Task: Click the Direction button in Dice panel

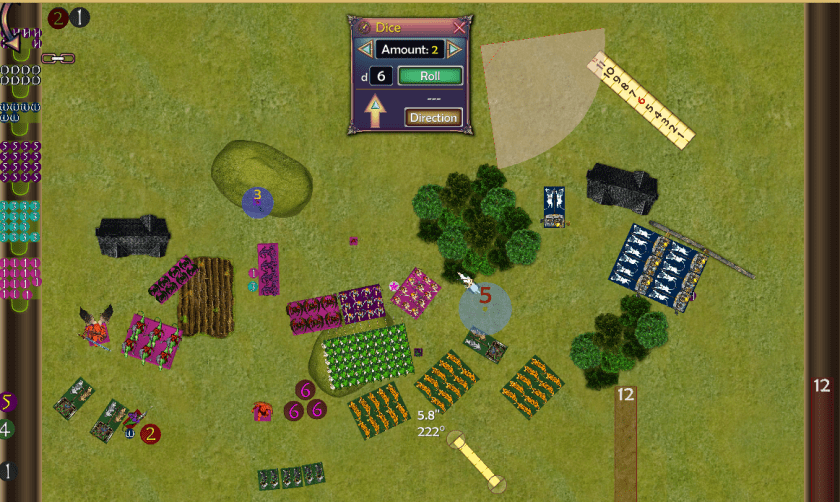Action: (x=433, y=118)
